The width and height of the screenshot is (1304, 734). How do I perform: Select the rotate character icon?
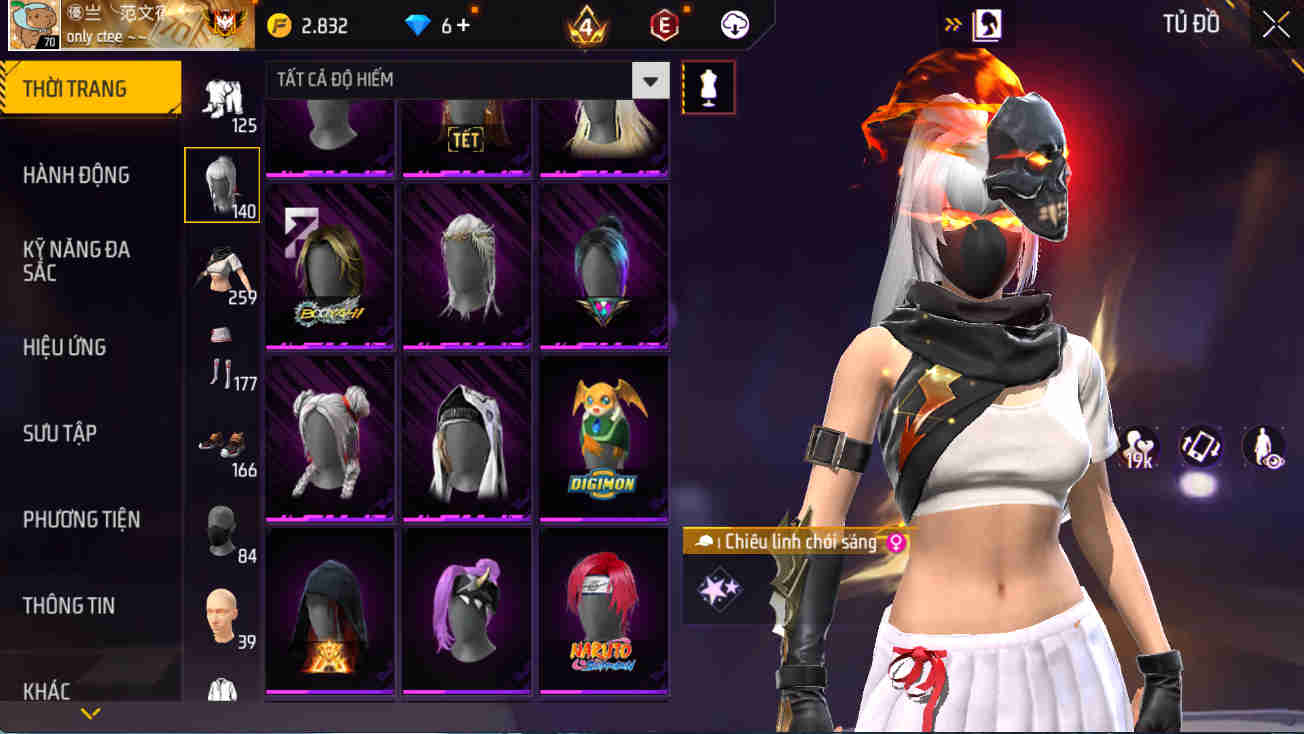(1199, 447)
